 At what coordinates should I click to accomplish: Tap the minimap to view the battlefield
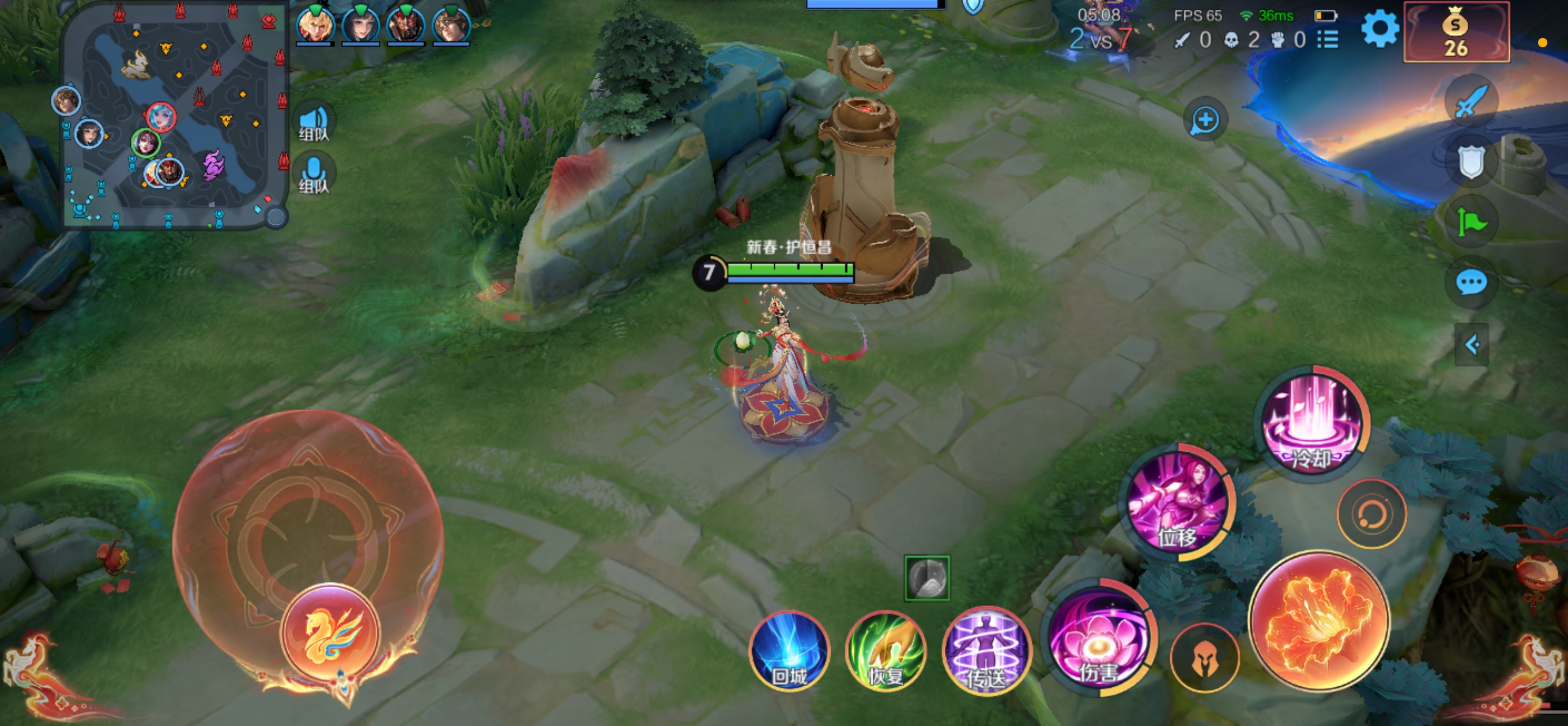click(174, 116)
